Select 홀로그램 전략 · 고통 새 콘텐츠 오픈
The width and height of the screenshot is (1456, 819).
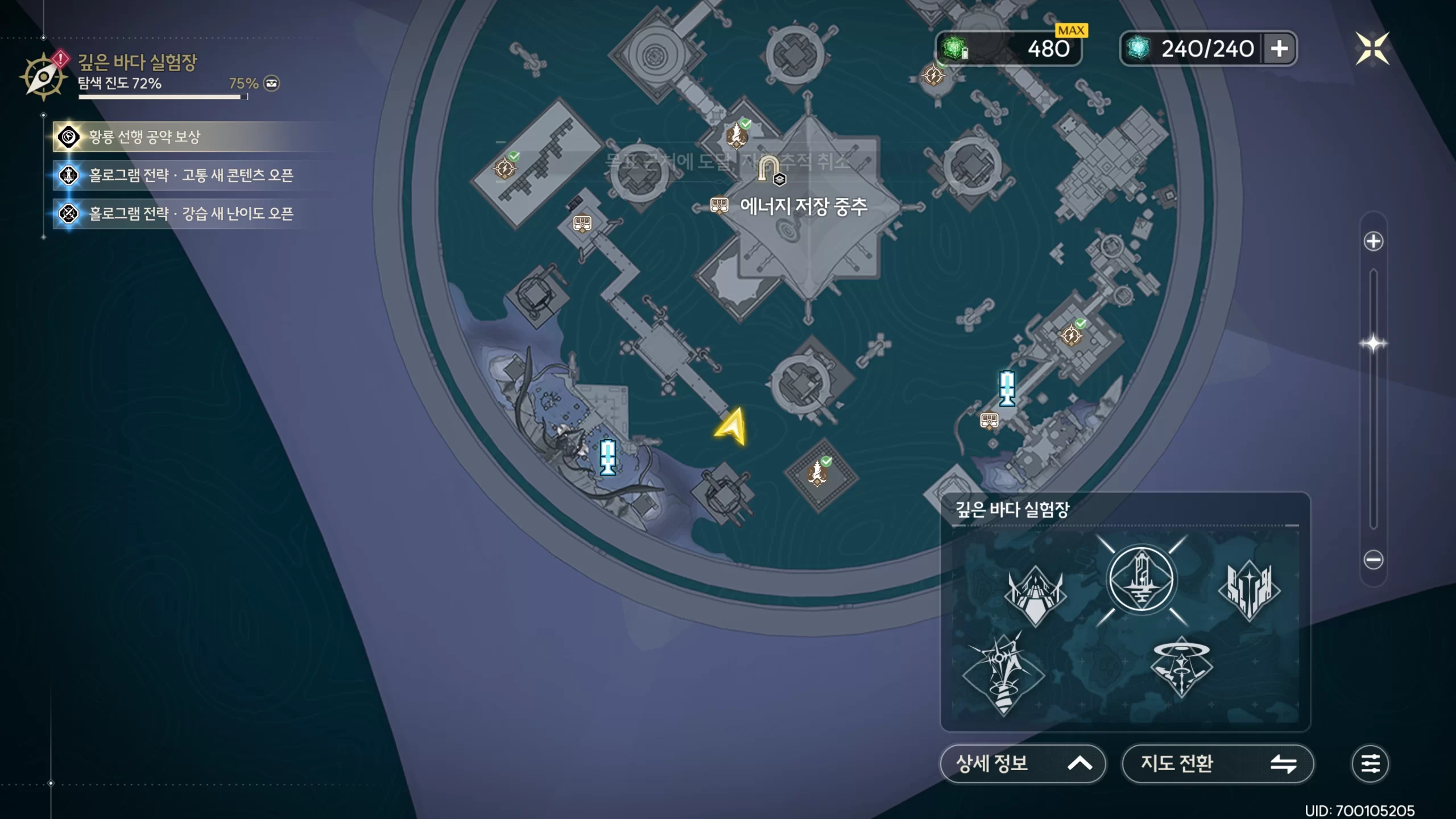[191, 175]
